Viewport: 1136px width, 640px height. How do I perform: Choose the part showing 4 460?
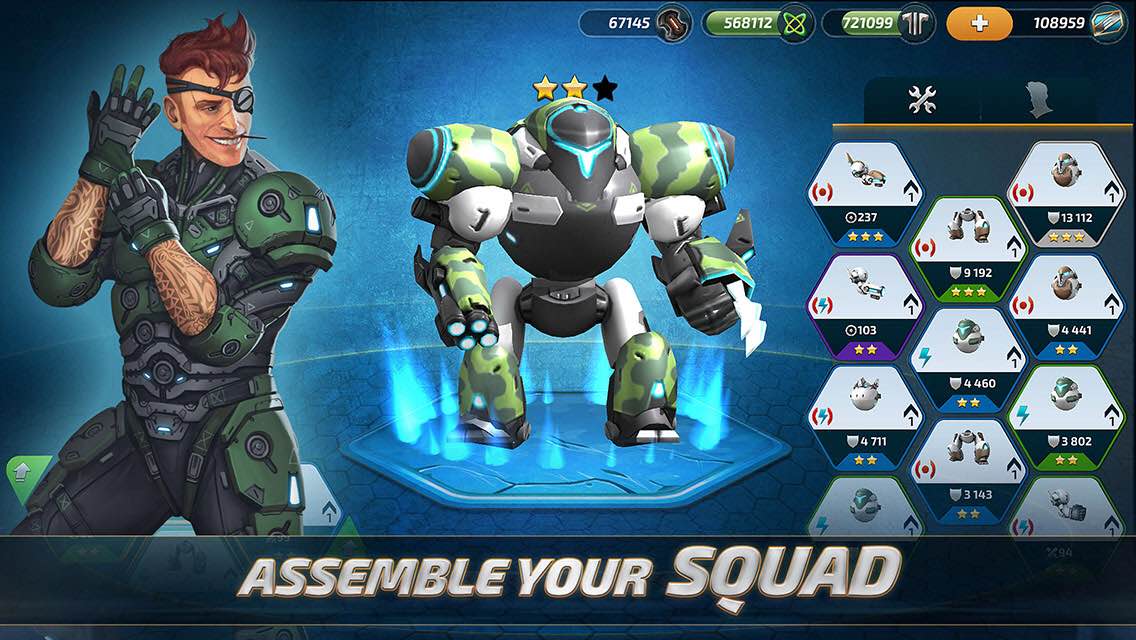[964, 360]
